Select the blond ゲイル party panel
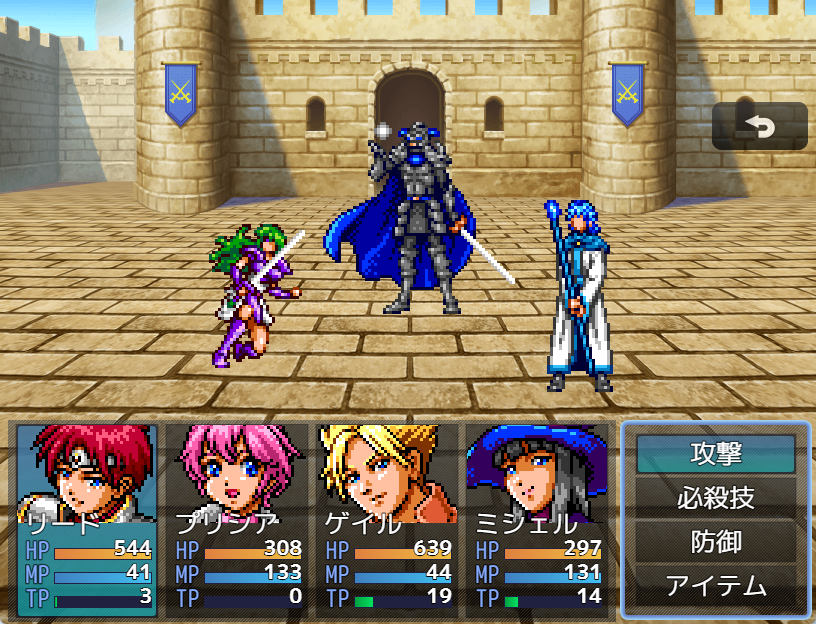Screen dimensions: 816x624 pos(387,519)
